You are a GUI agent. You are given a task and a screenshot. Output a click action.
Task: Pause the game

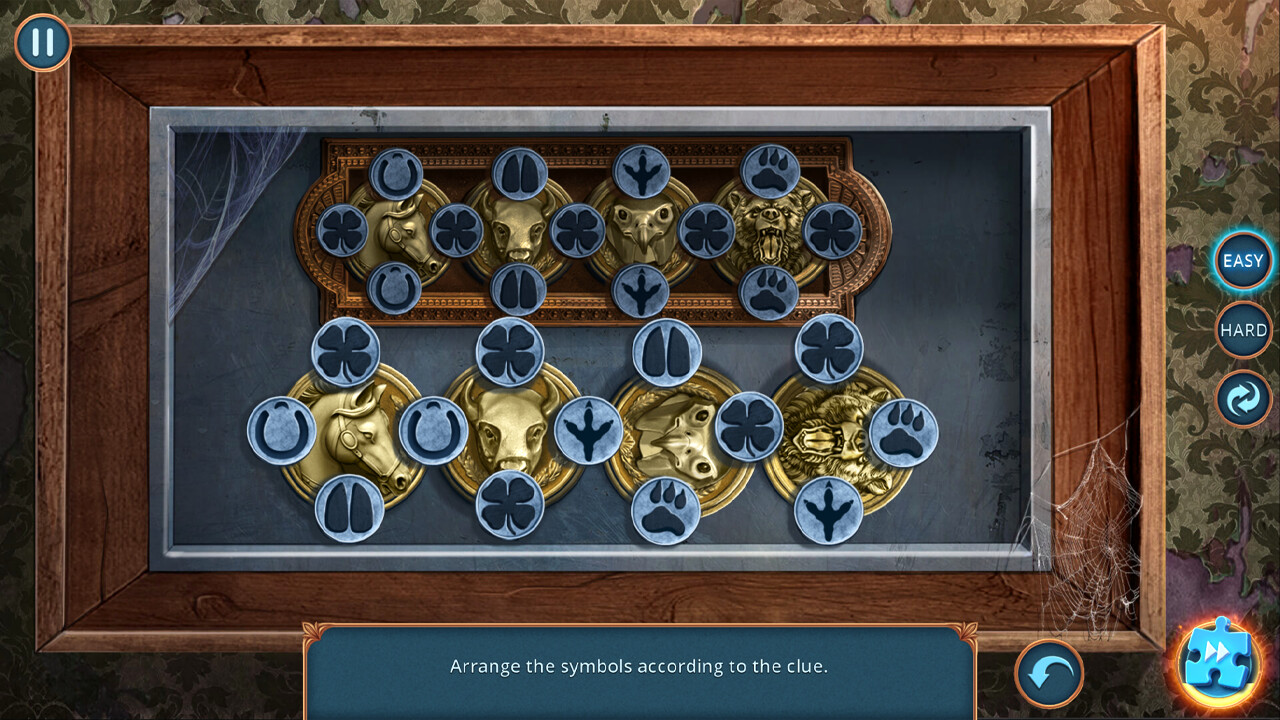point(43,43)
